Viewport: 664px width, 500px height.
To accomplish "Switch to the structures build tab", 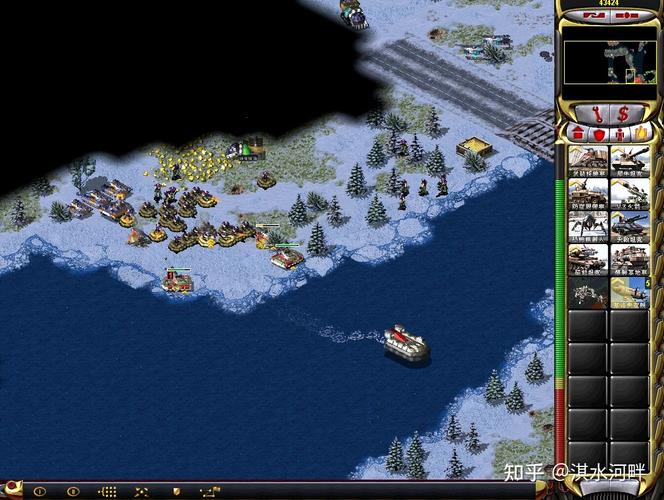I will point(578,132).
